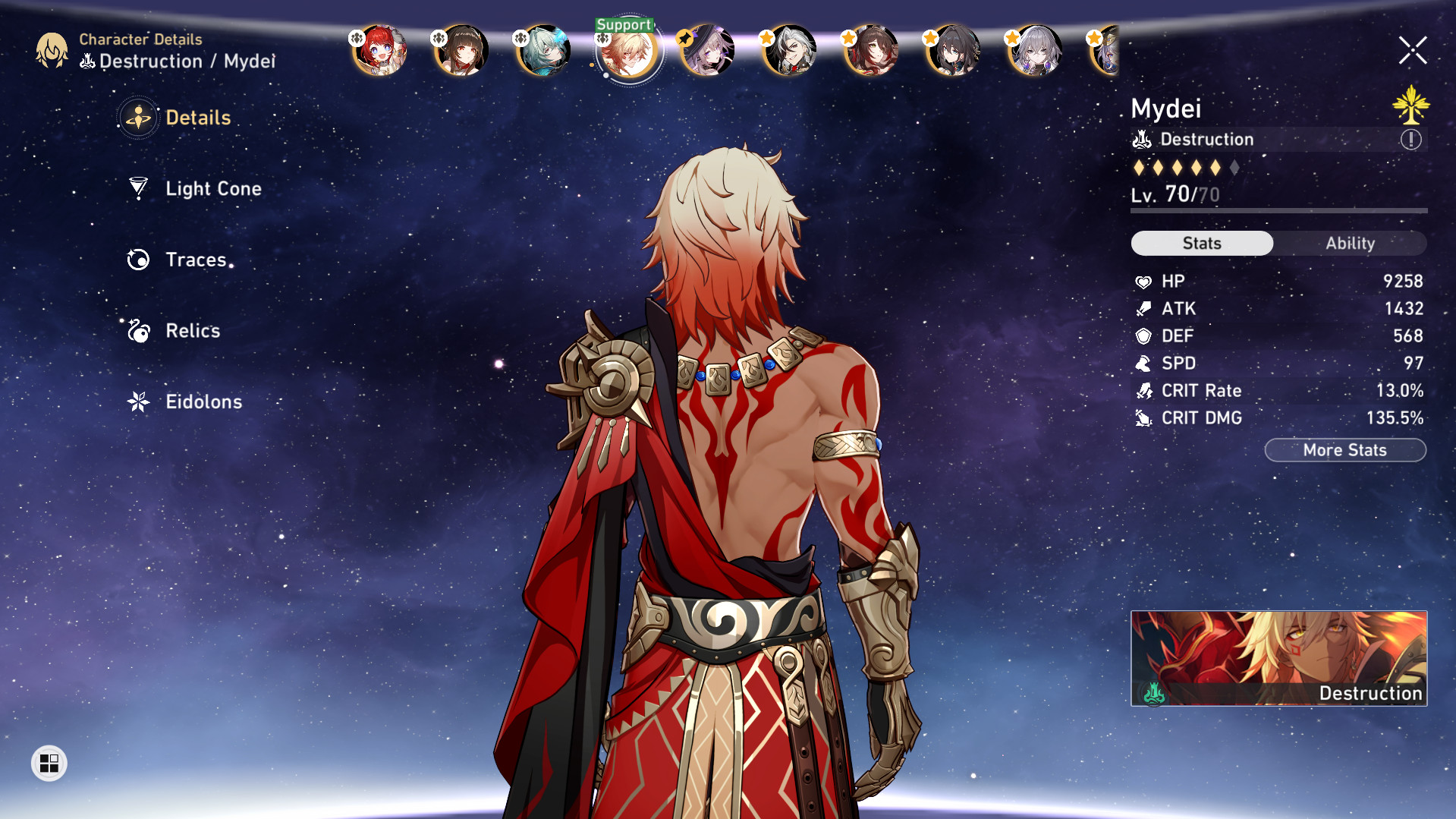Switch to the Stats tab
The width and height of the screenshot is (1456, 819).
click(1201, 243)
